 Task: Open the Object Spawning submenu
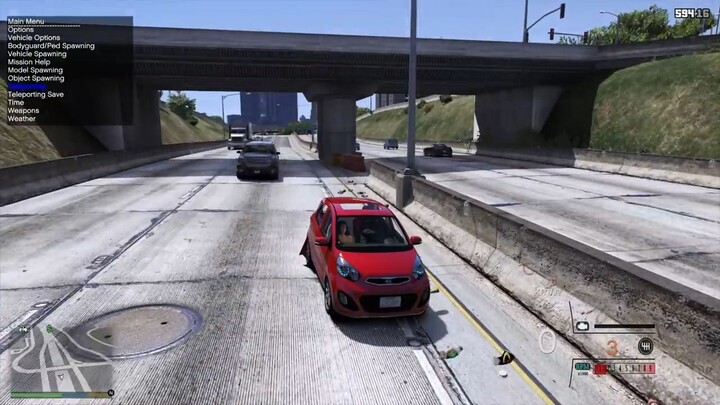coord(36,78)
